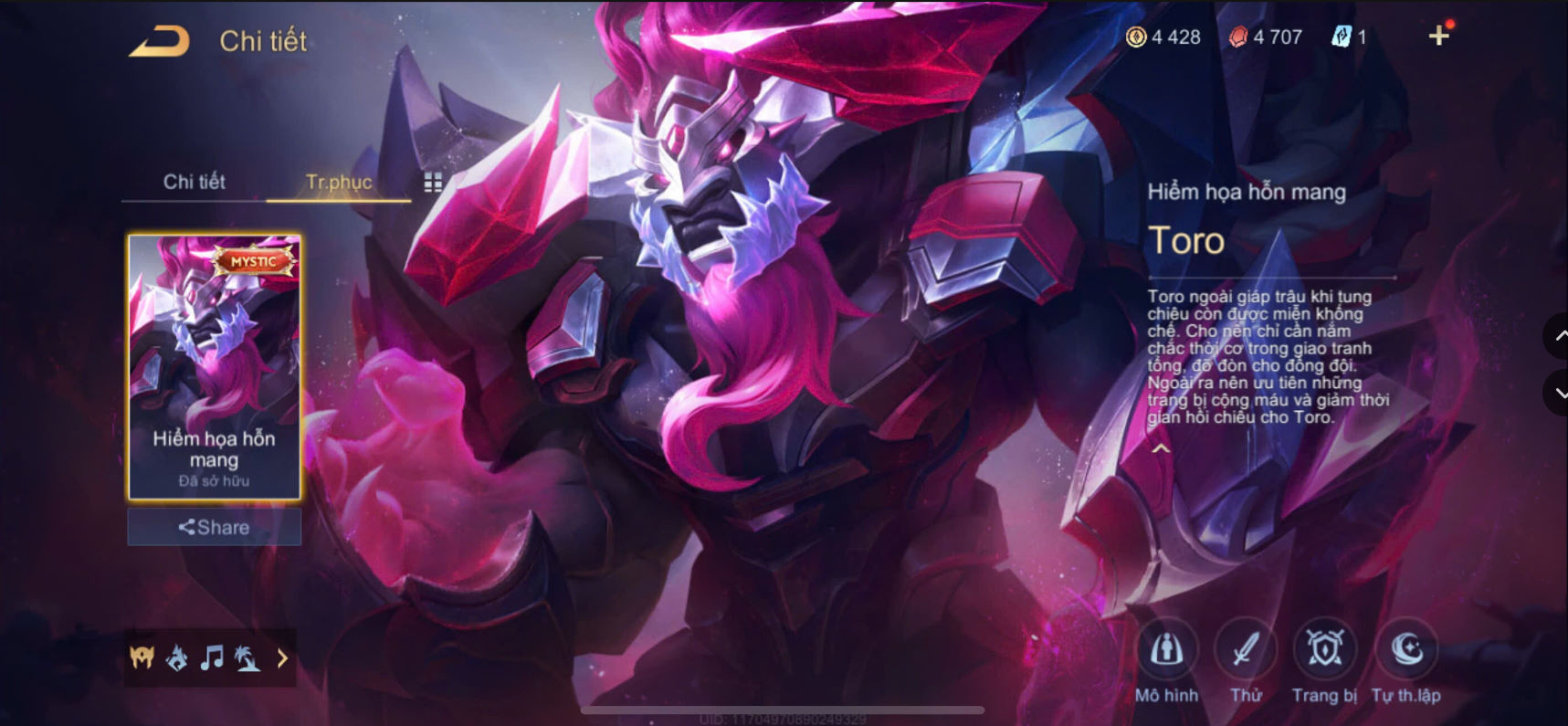Open the skill effect icon near music note

pos(176,657)
